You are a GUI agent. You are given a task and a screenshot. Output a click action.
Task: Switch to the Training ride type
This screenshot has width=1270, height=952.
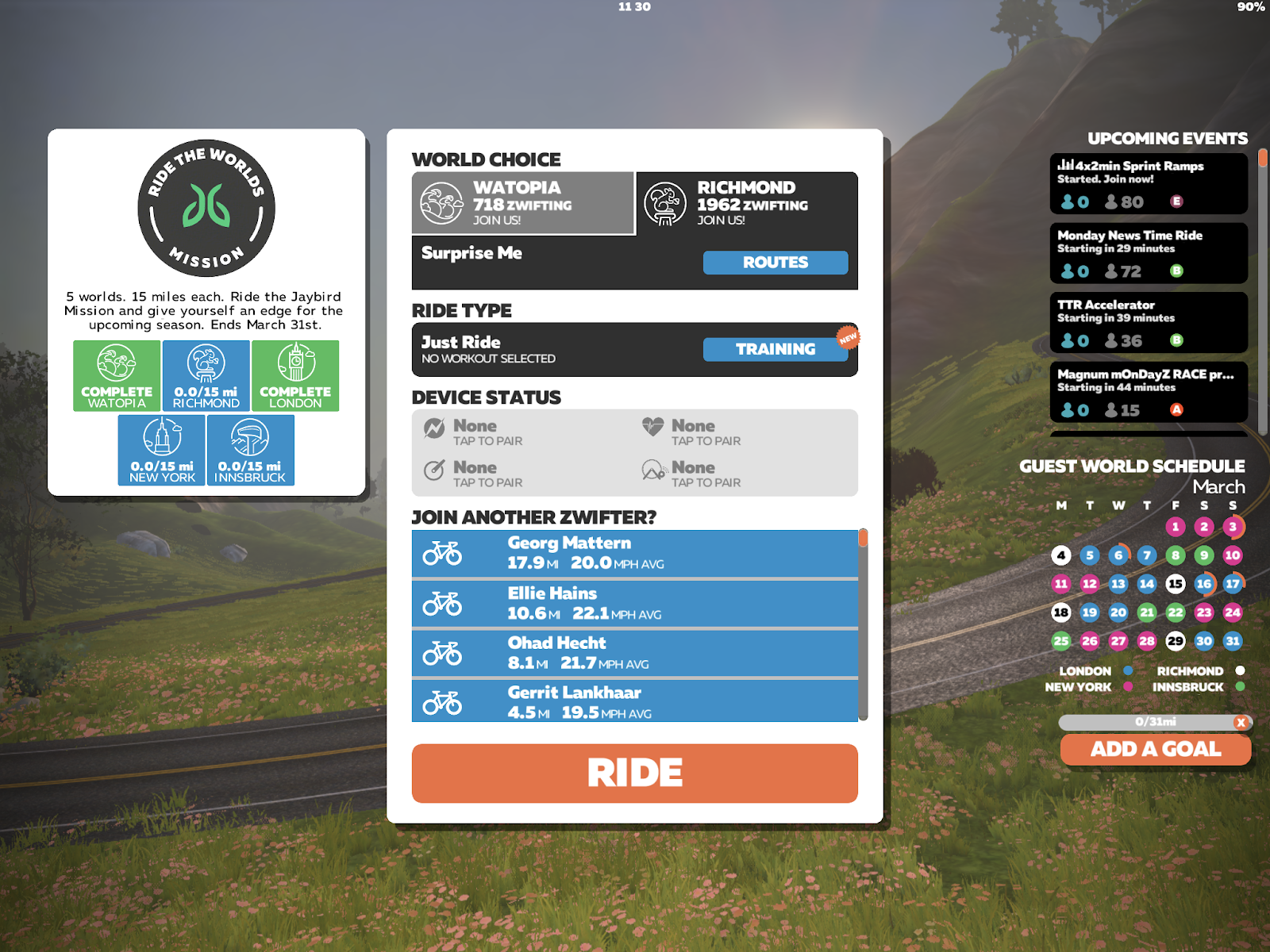tap(775, 349)
